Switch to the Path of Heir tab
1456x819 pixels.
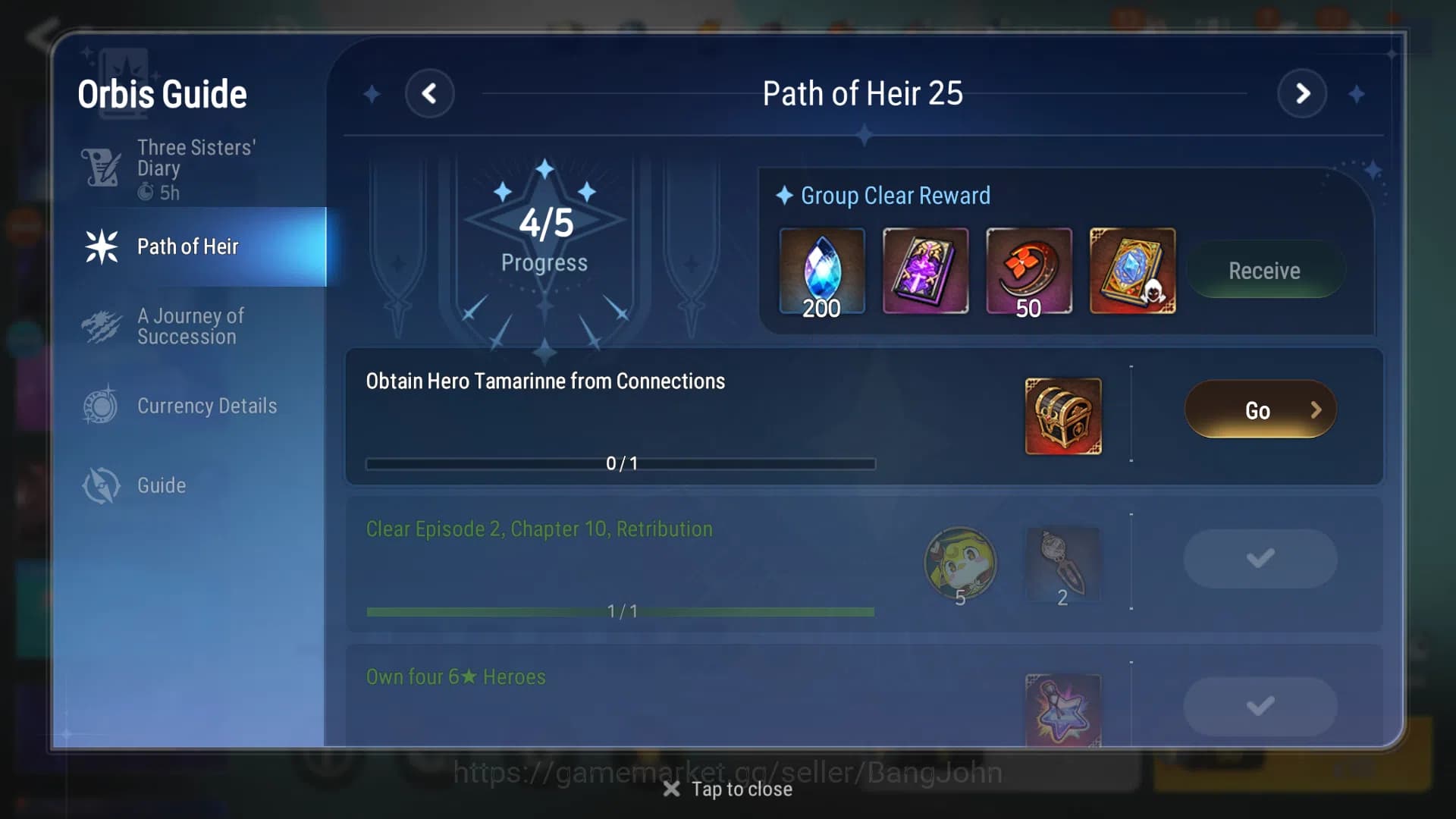188,246
